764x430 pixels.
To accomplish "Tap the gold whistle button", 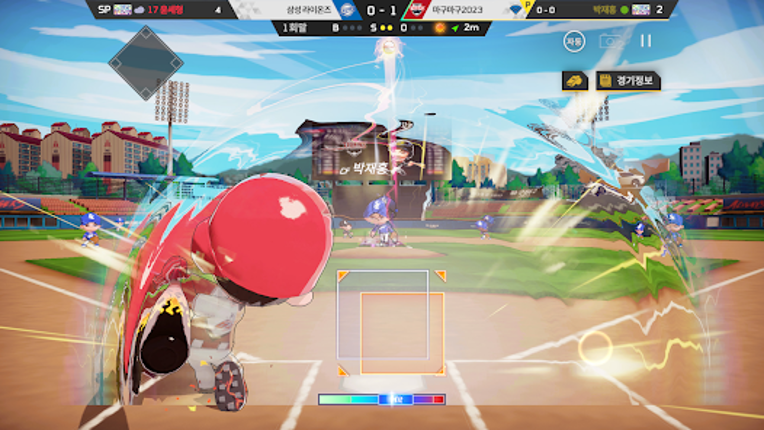I will (x=575, y=80).
